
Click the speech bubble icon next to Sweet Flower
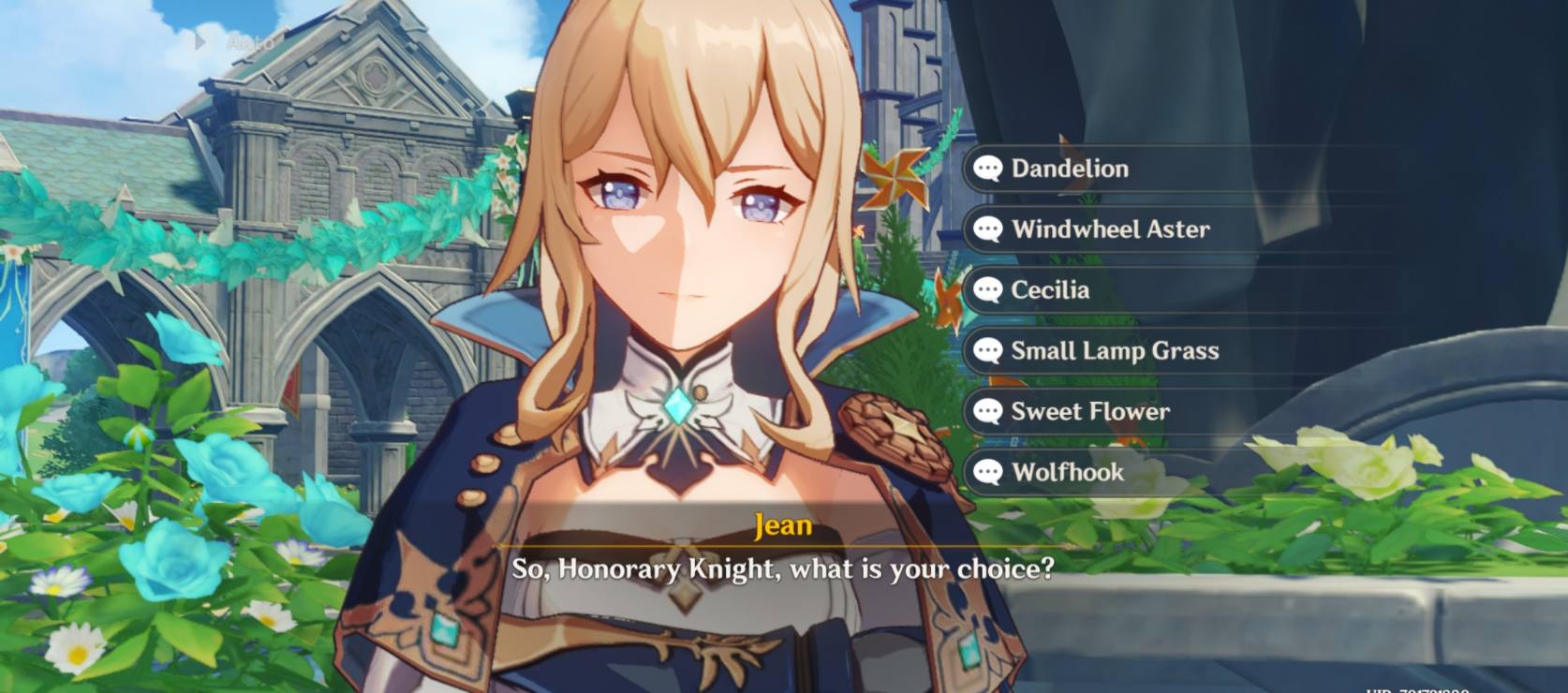(x=986, y=412)
